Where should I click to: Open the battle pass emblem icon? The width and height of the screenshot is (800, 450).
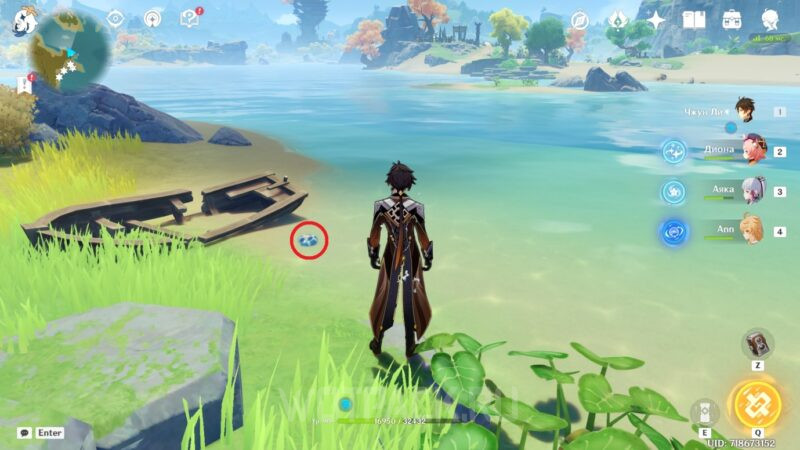tap(617, 20)
